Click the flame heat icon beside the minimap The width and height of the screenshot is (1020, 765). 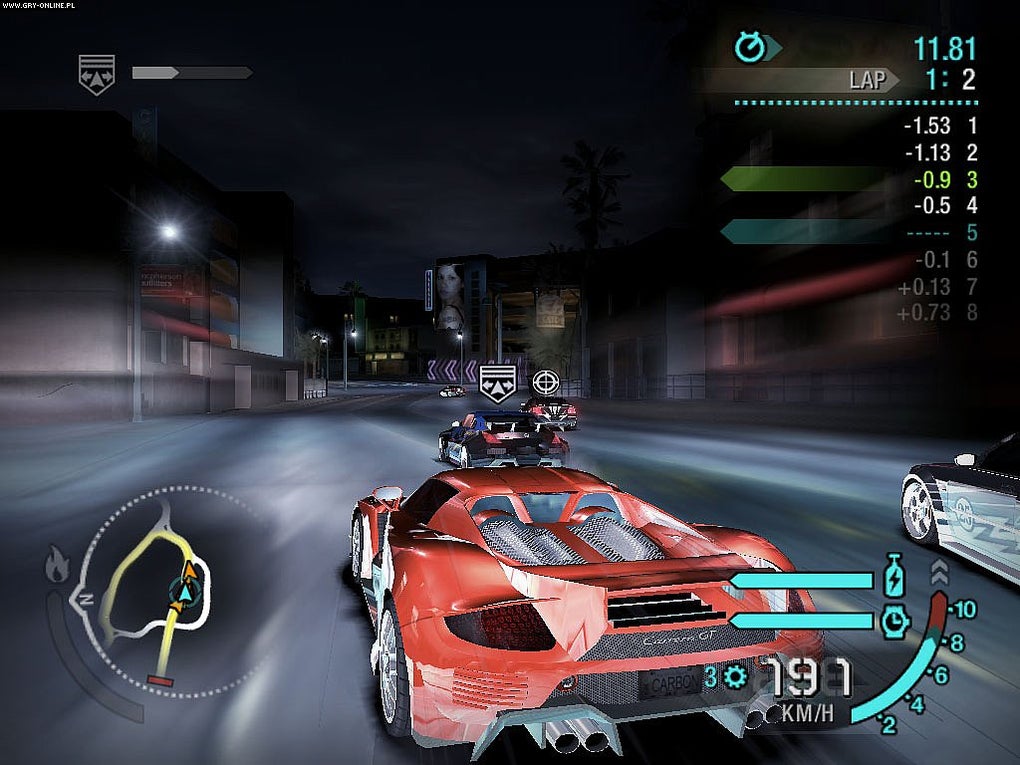click(57, 566)
